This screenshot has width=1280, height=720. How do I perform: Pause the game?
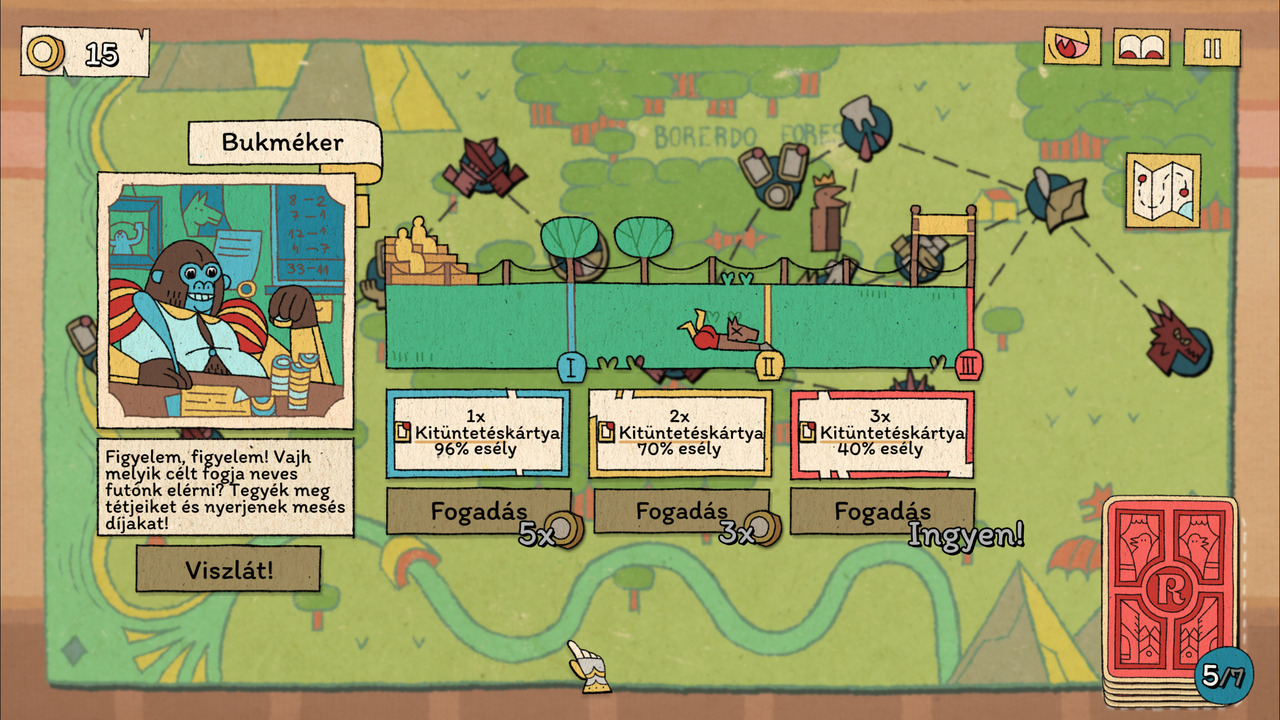pyautogui.click(x=1212, y=48)
